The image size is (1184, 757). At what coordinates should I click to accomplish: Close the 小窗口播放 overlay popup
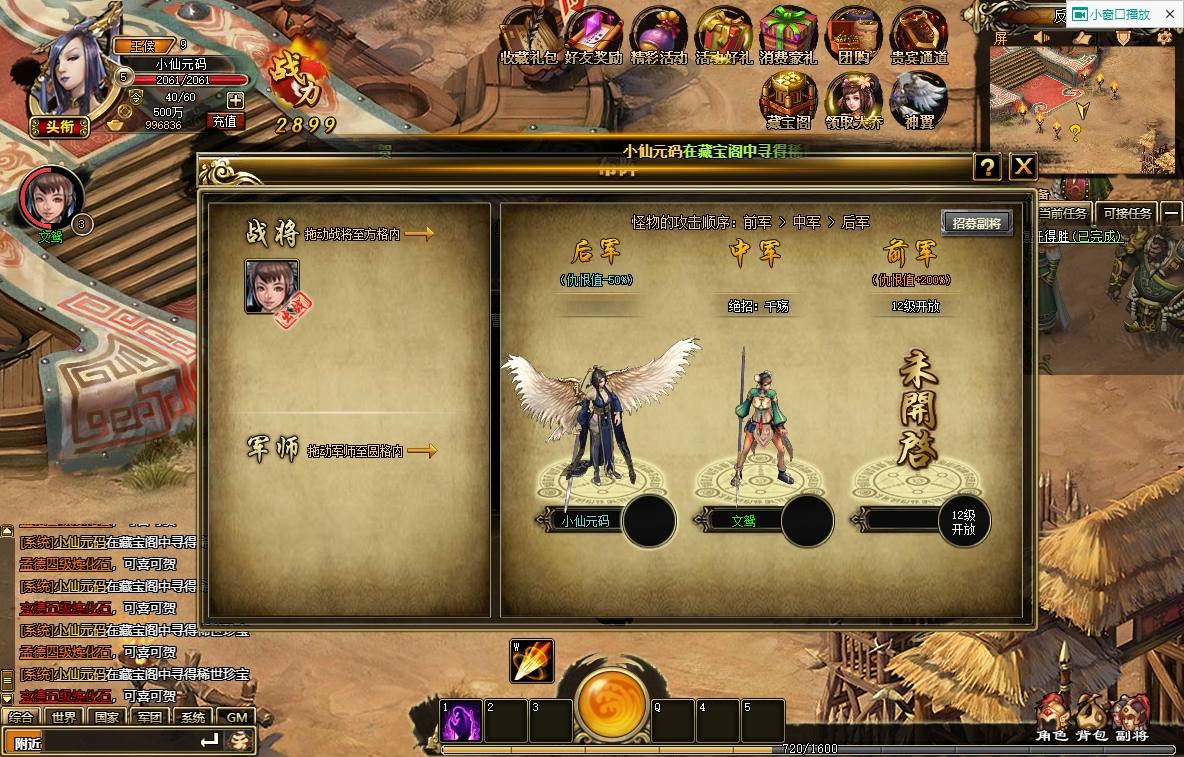[1170, 14]
